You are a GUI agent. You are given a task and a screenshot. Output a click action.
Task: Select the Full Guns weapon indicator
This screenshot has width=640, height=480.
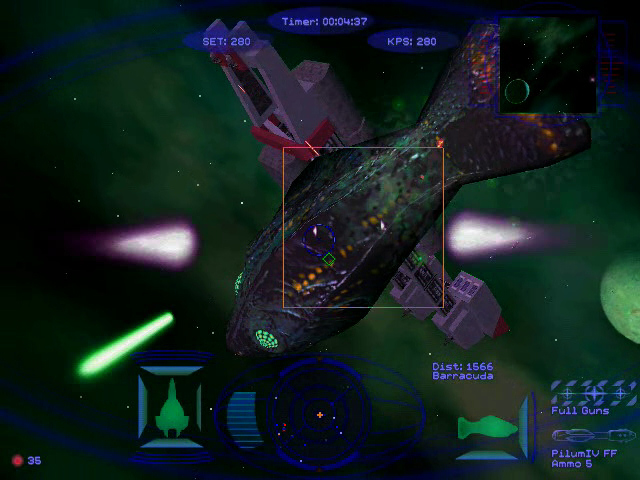pyautogui.click(x=593, y=393)
